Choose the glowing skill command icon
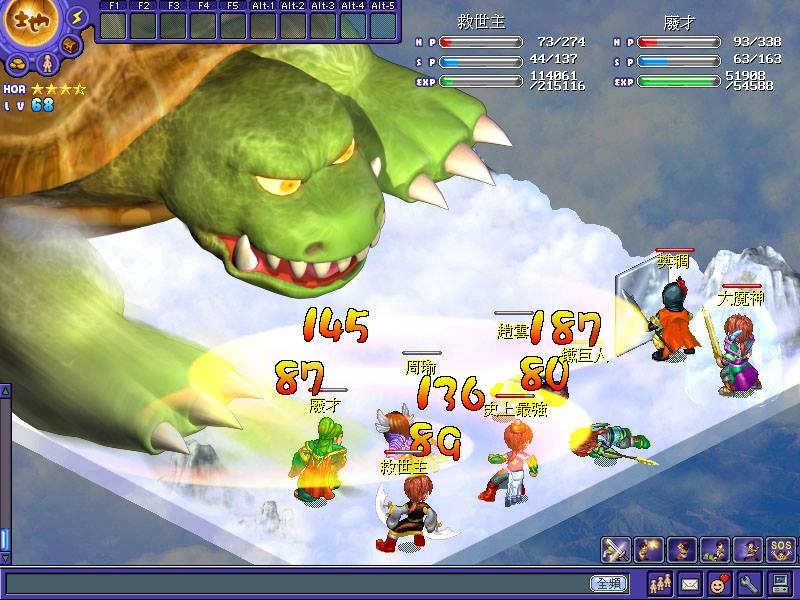Screen dimensions: 800x600 [649, 549]
